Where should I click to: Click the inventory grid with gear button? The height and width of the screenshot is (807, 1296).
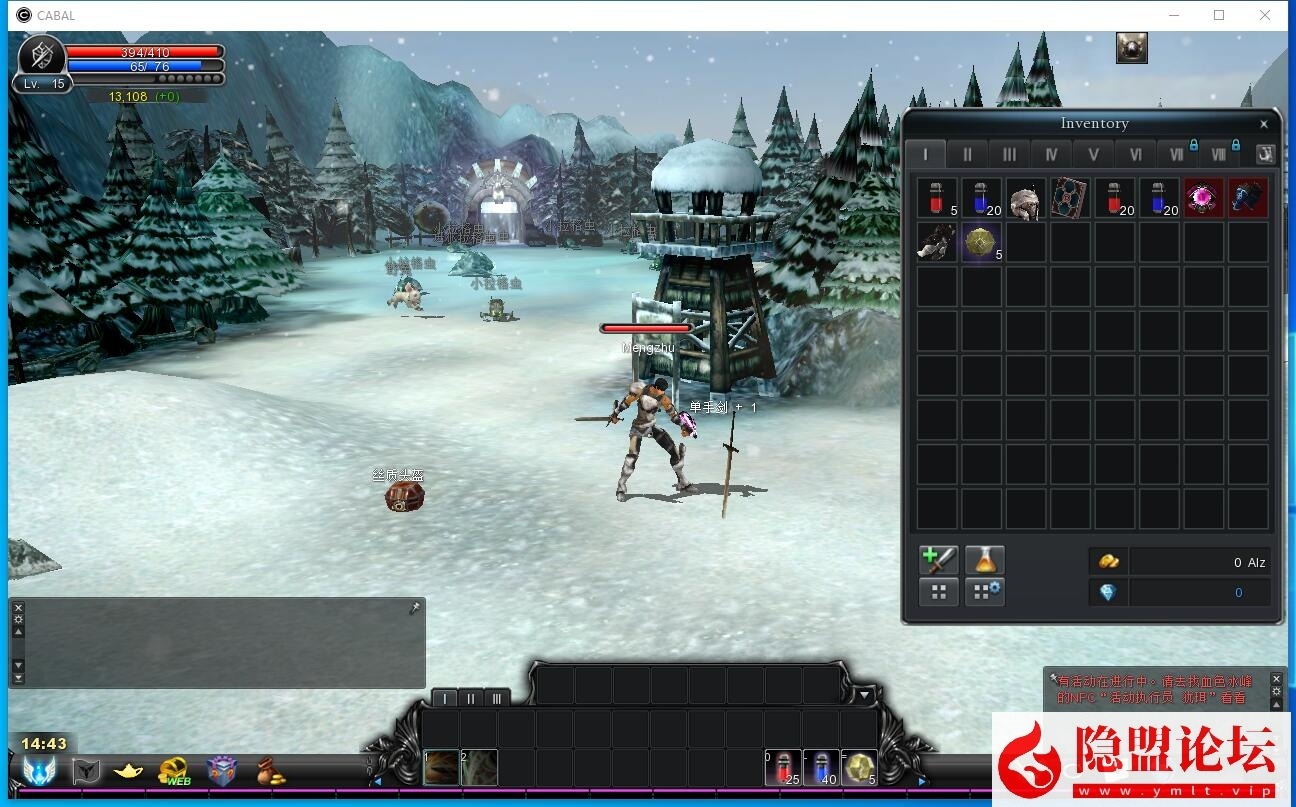tap(984, 592)
